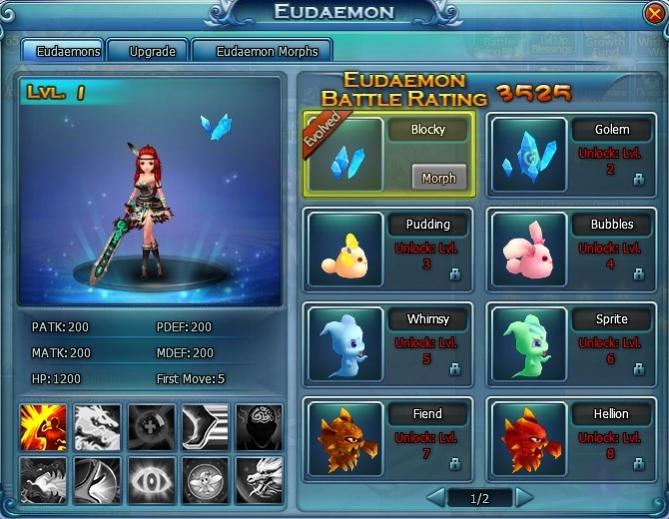Click the medical cross skill icon
This screenshot has width=669, height=519.
[x=151, y=428]
